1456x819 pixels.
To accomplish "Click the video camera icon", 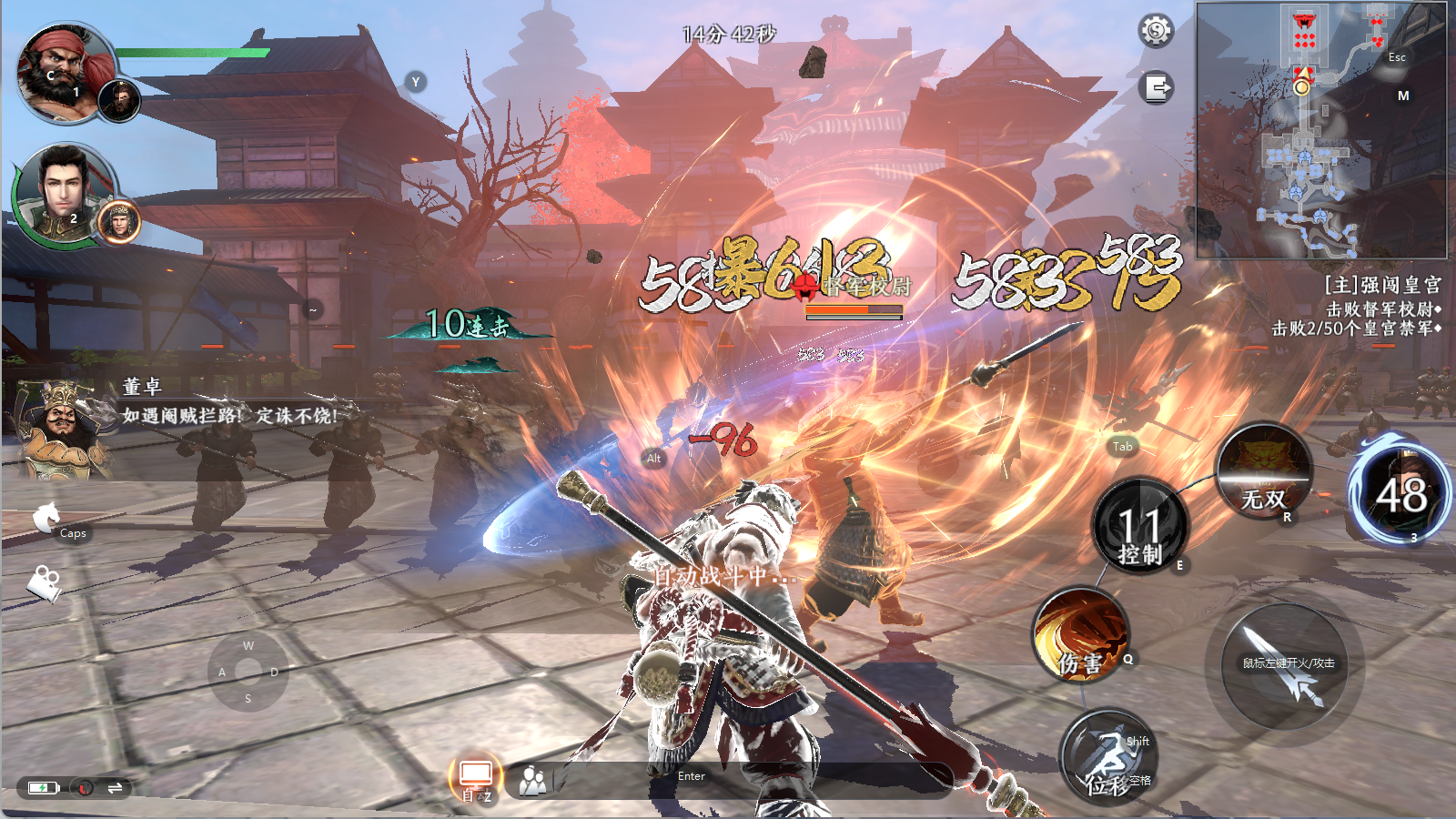I will coord(44,582).
